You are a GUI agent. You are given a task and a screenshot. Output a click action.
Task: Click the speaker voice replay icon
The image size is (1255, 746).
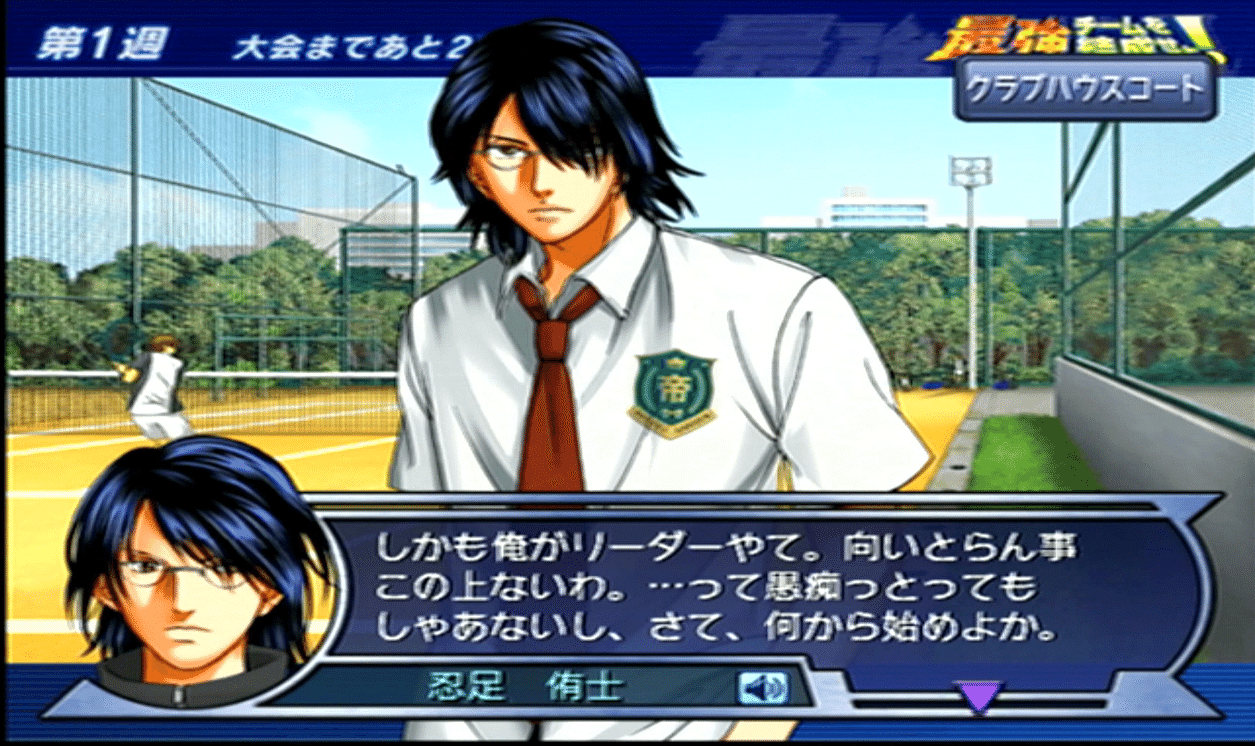click(x=763, y=687)
